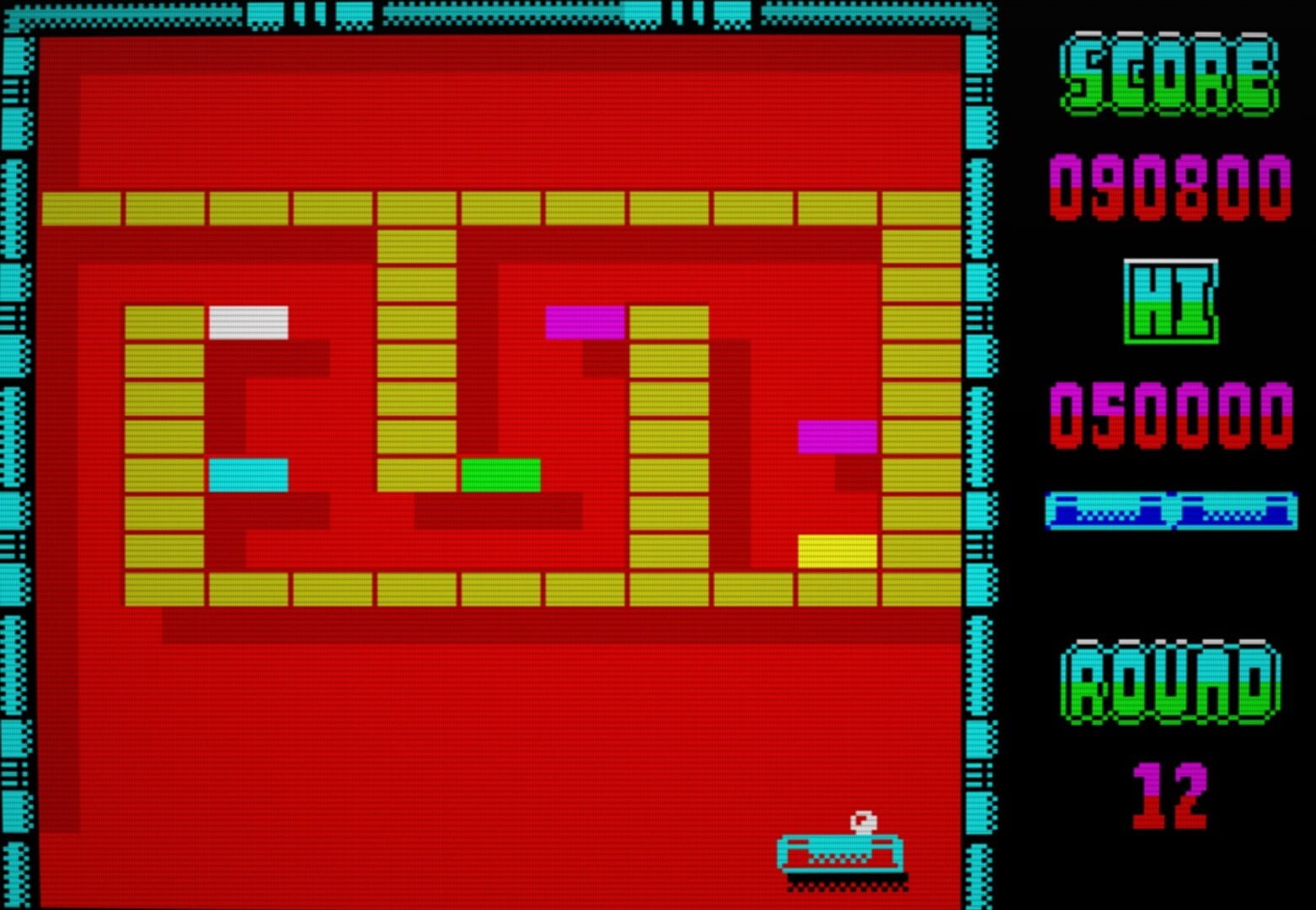Click the magenta brick beside the yellow column
This screenshot has height=910, width=1316.
point(586,320)
